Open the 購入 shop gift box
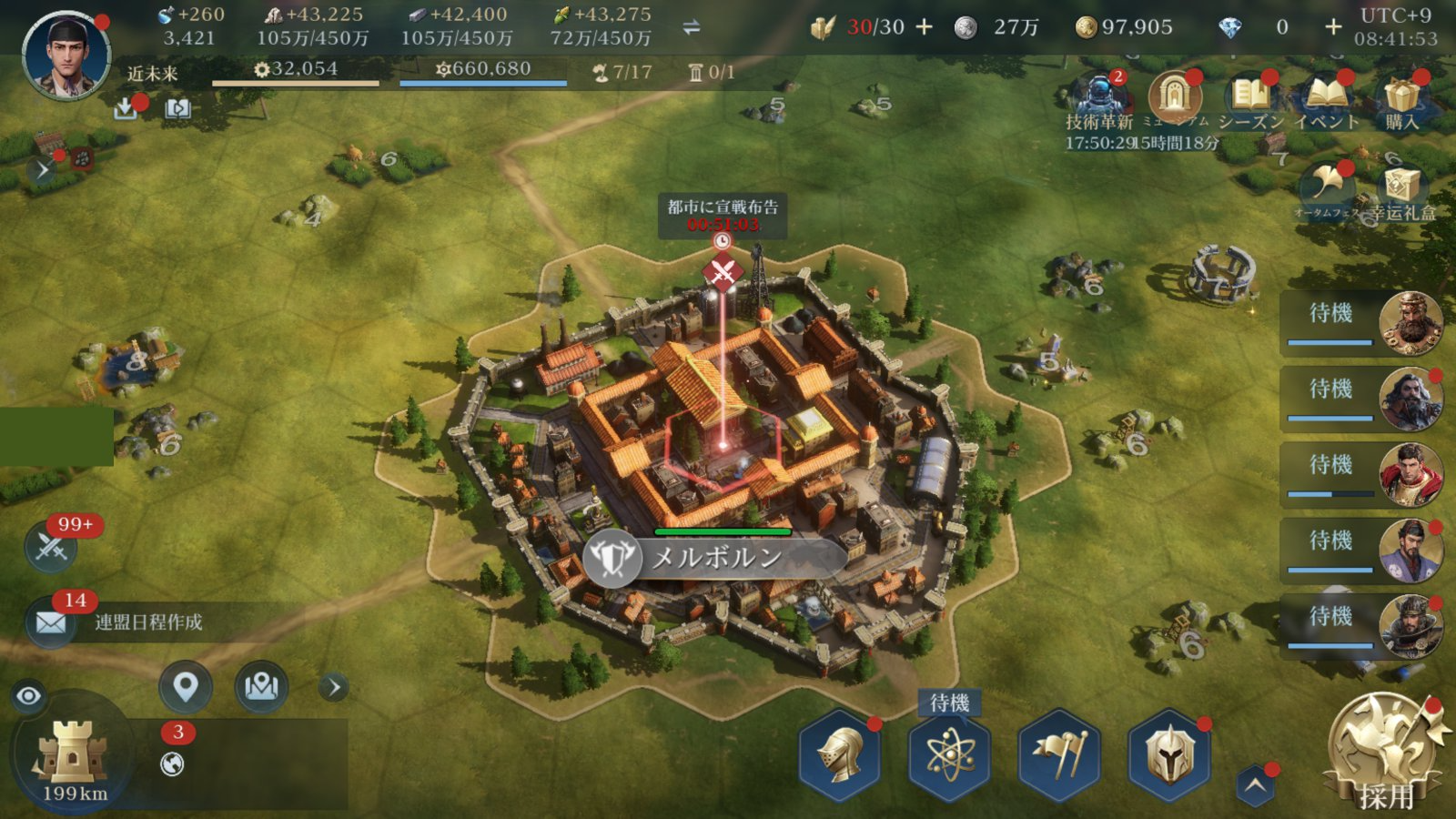 pyautogui.click(x=1402, y=97)
